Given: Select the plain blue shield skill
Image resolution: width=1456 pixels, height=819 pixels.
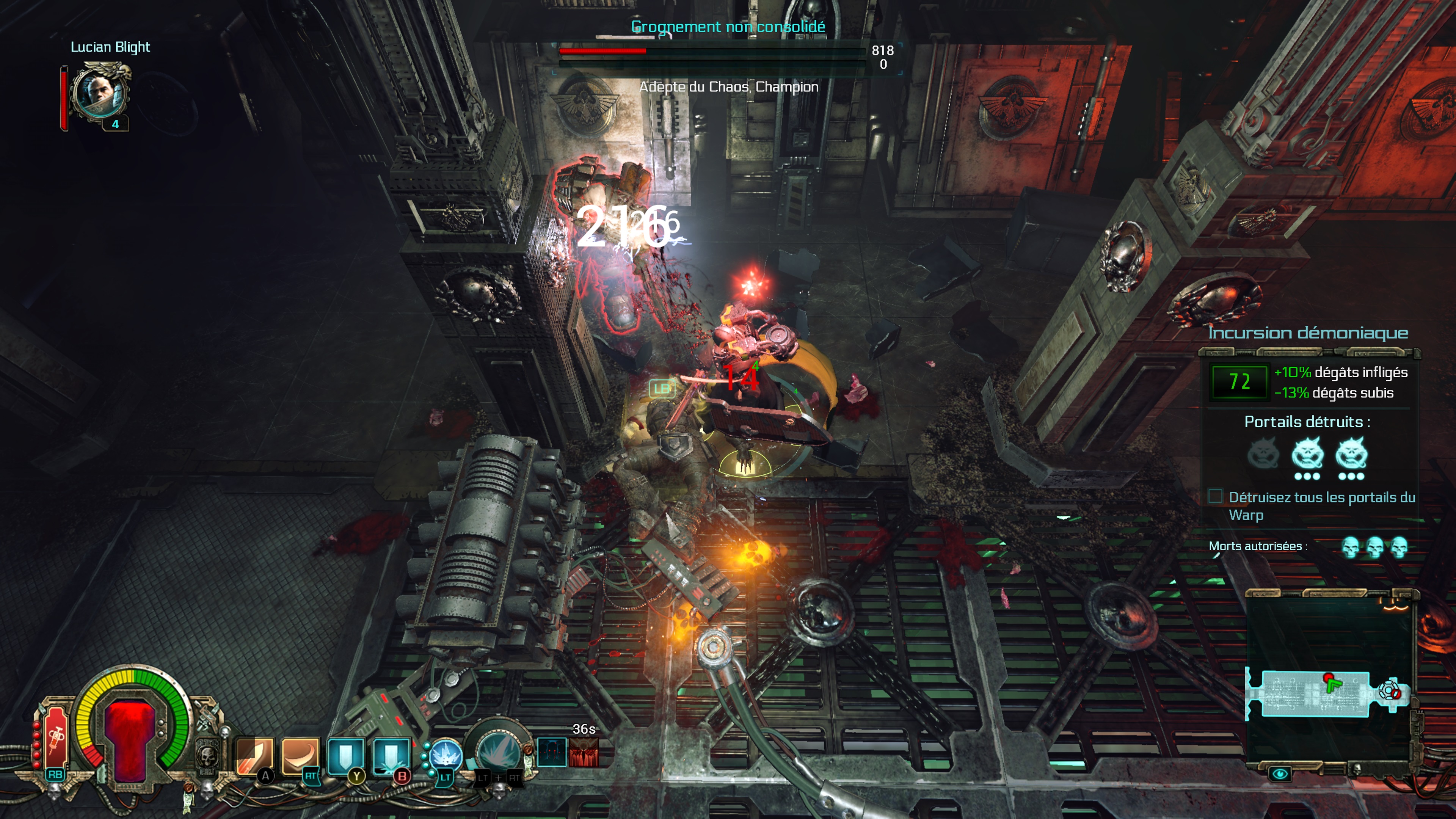Looking at the screenshot, I should coord(345,755).
